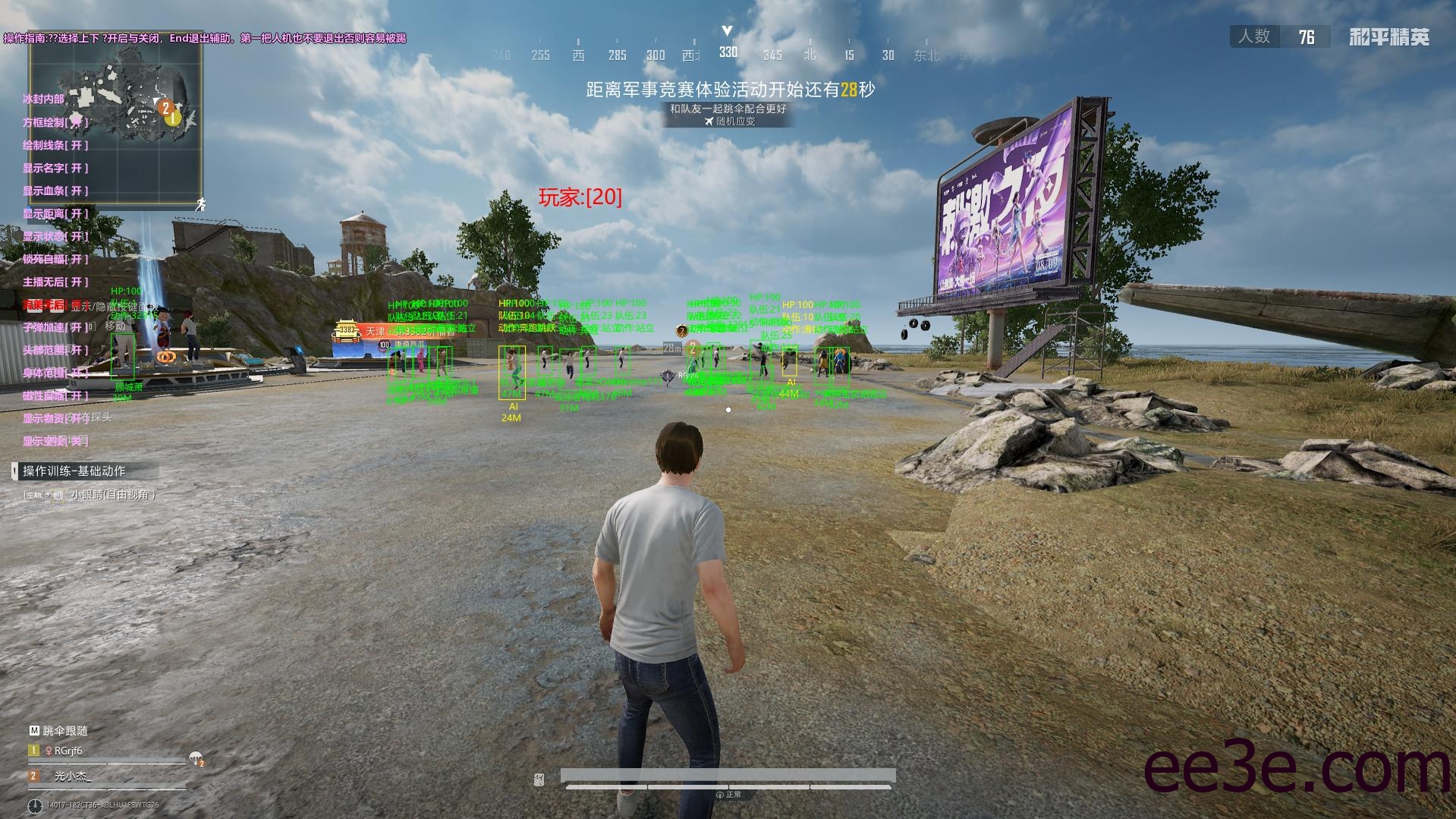Image resolution: width=1456 pixels, height=819 pixels.
Task: Toggle the 显示名字 overlay option
Action: point(55,168)
